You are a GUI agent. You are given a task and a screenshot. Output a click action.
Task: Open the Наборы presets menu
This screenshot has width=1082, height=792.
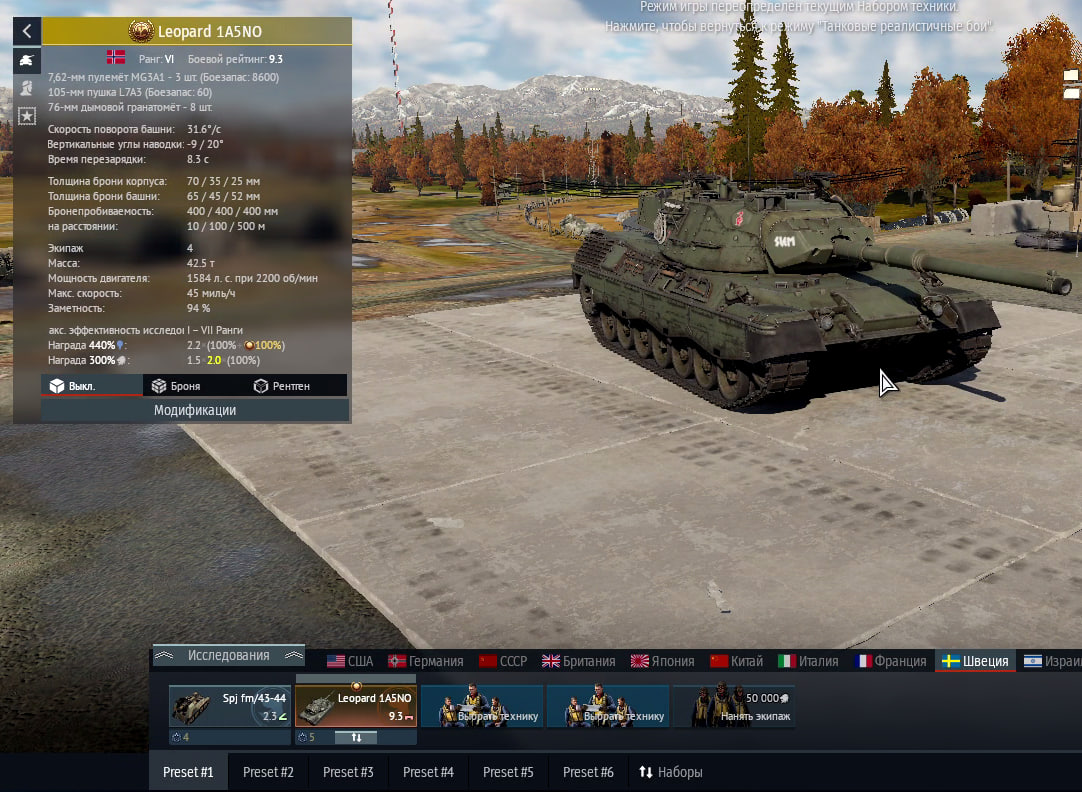[x=671, y=772]
